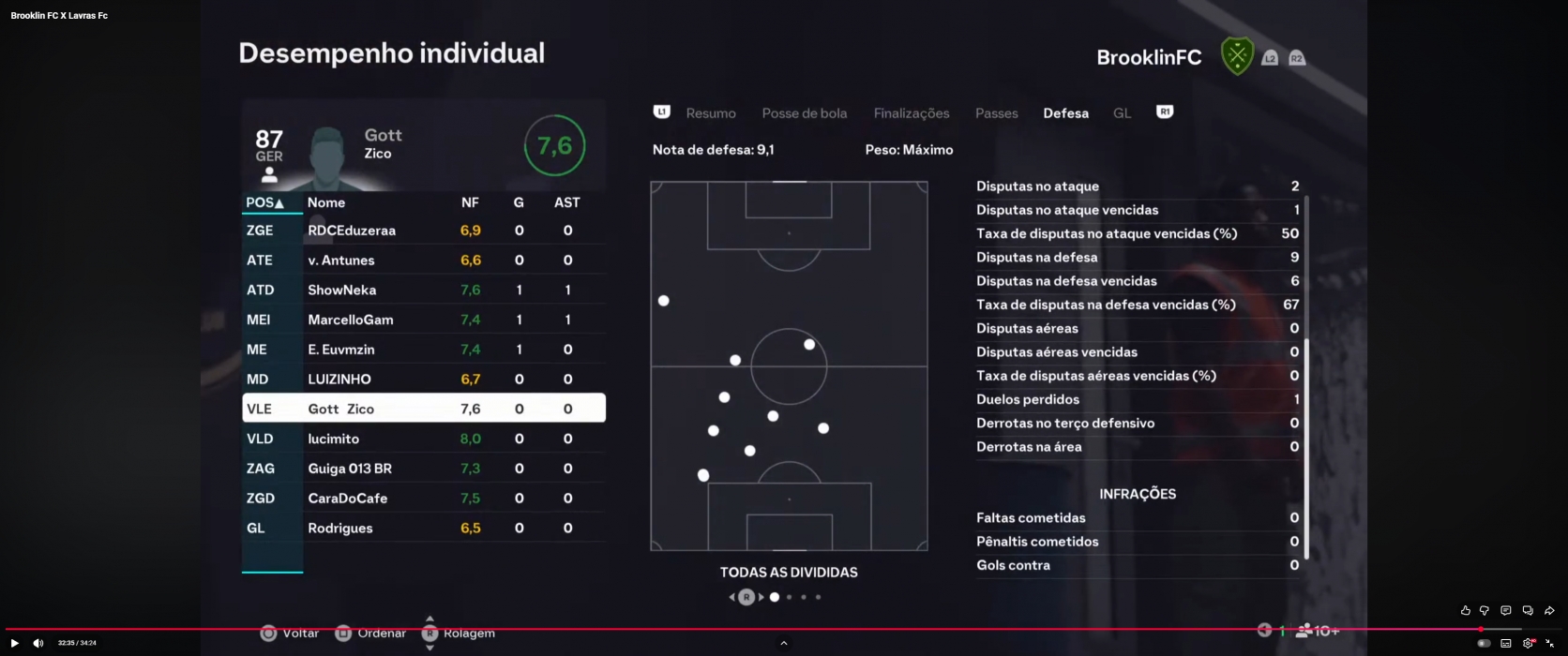Switch to the Resumo tab
This screenshot has width=1568, height=656.
pyautogui.click(x=710, y=113)
